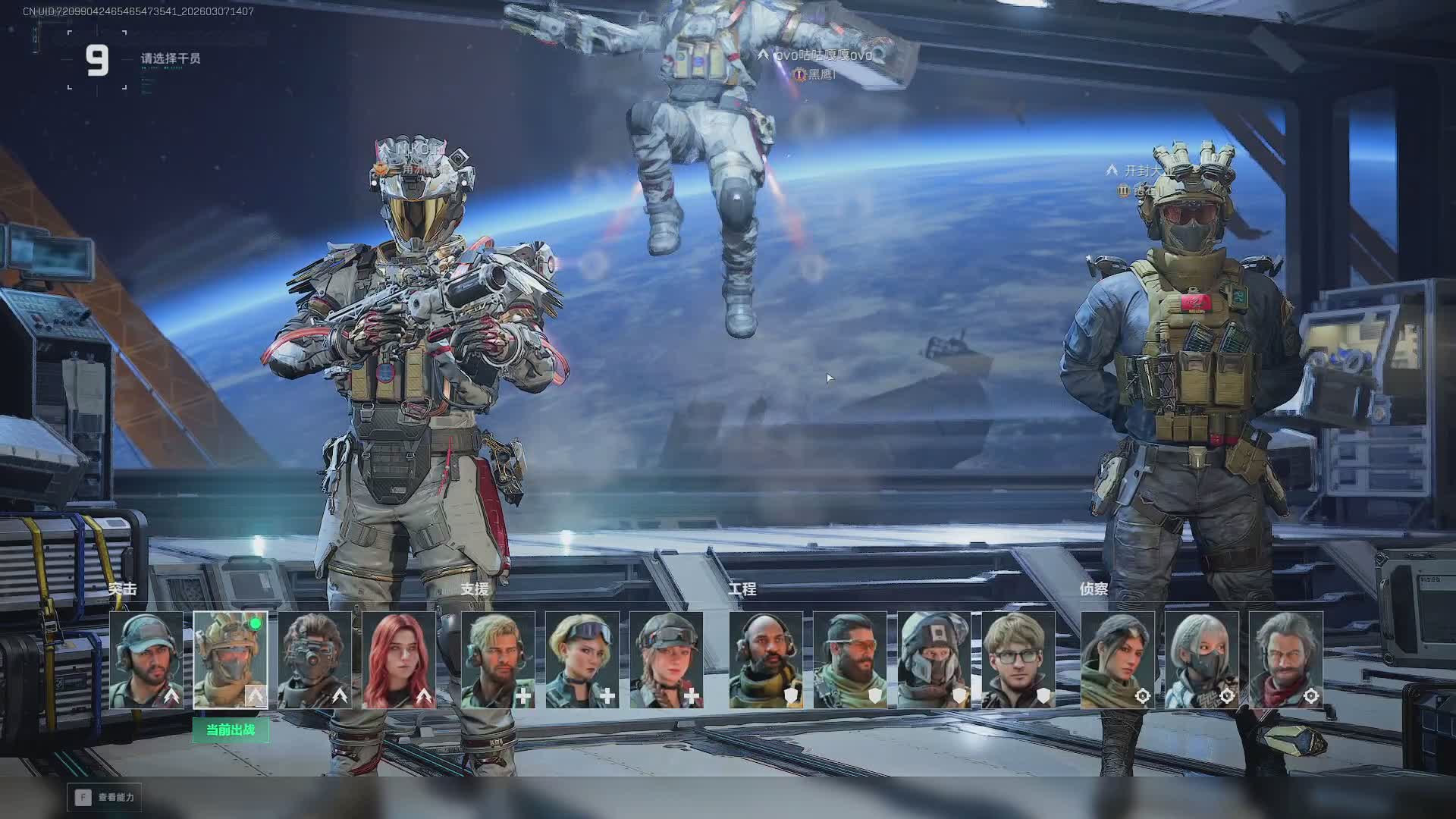Open the 查看能力 view abilities option
The height and width of the screenshot is (819, 1456).
(105, 797)
